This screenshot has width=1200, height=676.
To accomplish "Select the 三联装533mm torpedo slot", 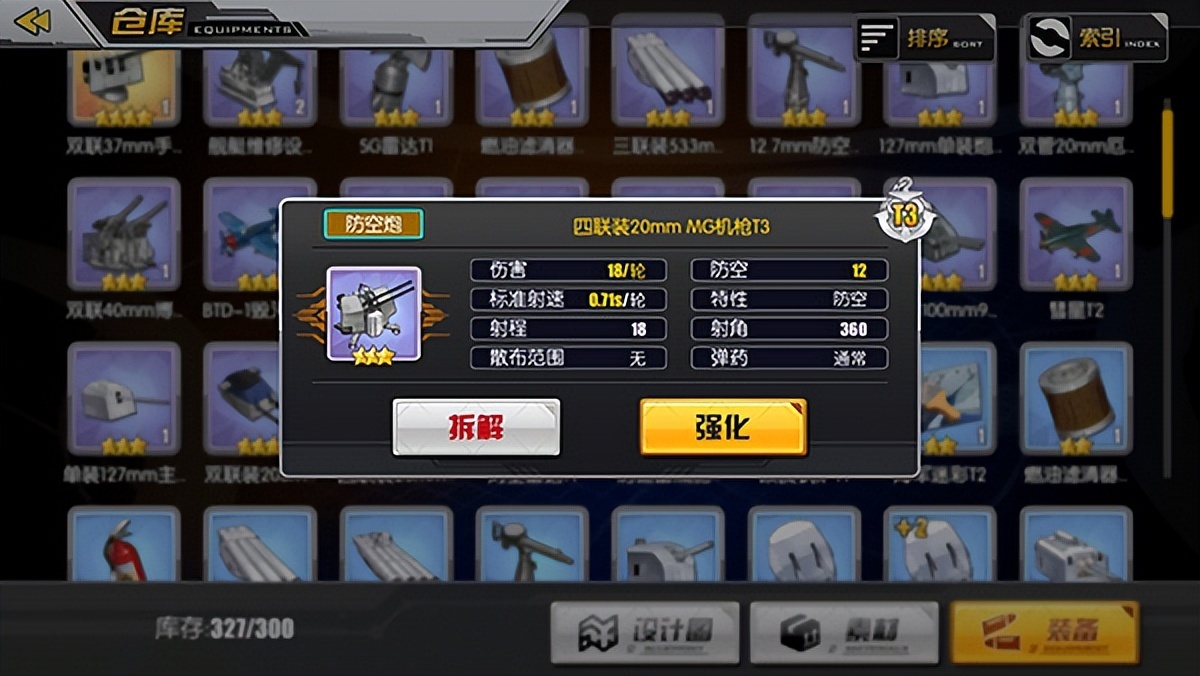I will 668,80.
